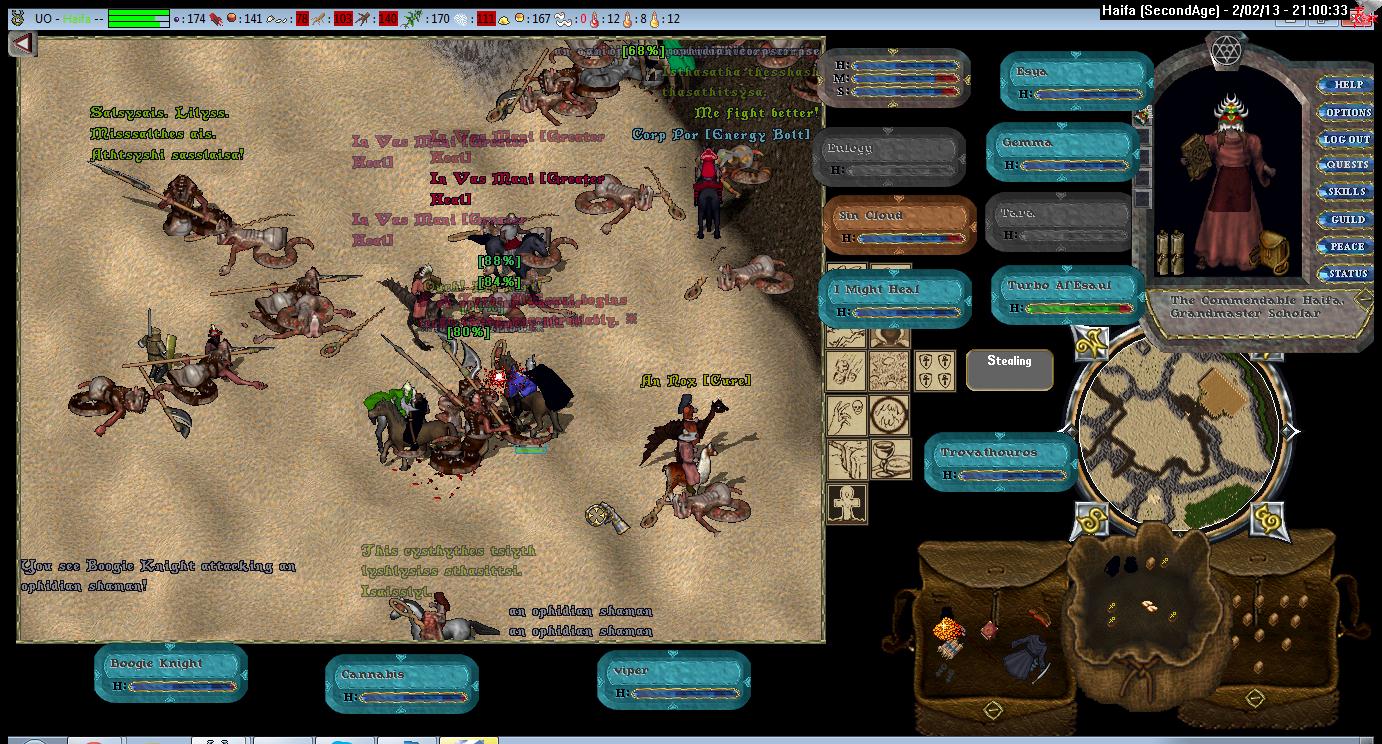Target the Sin Cloud status bar
Screen dimensions: 1382x744
coord(899,226)
